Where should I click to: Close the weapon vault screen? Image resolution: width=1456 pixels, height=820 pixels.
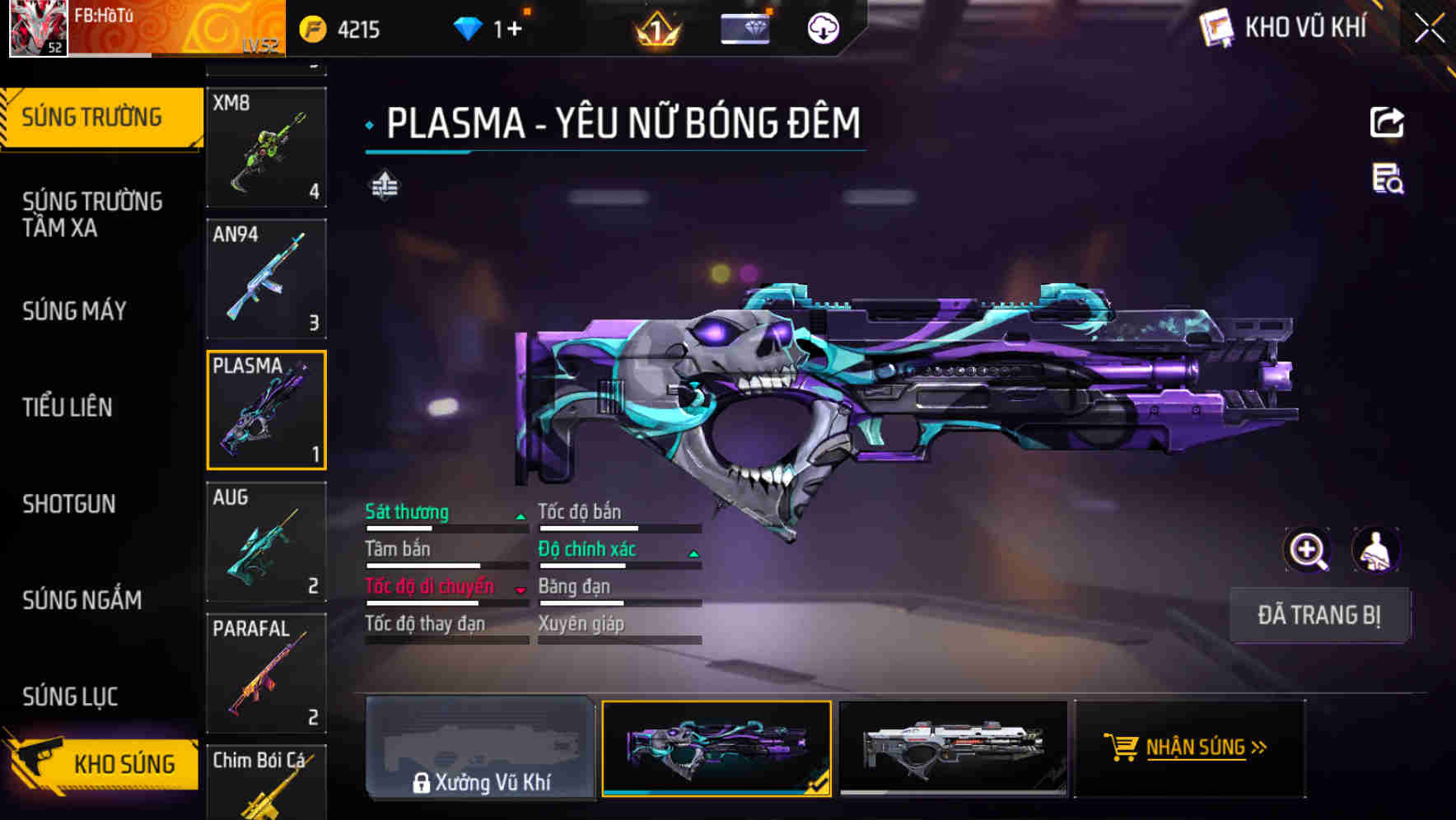(1429, 29)
